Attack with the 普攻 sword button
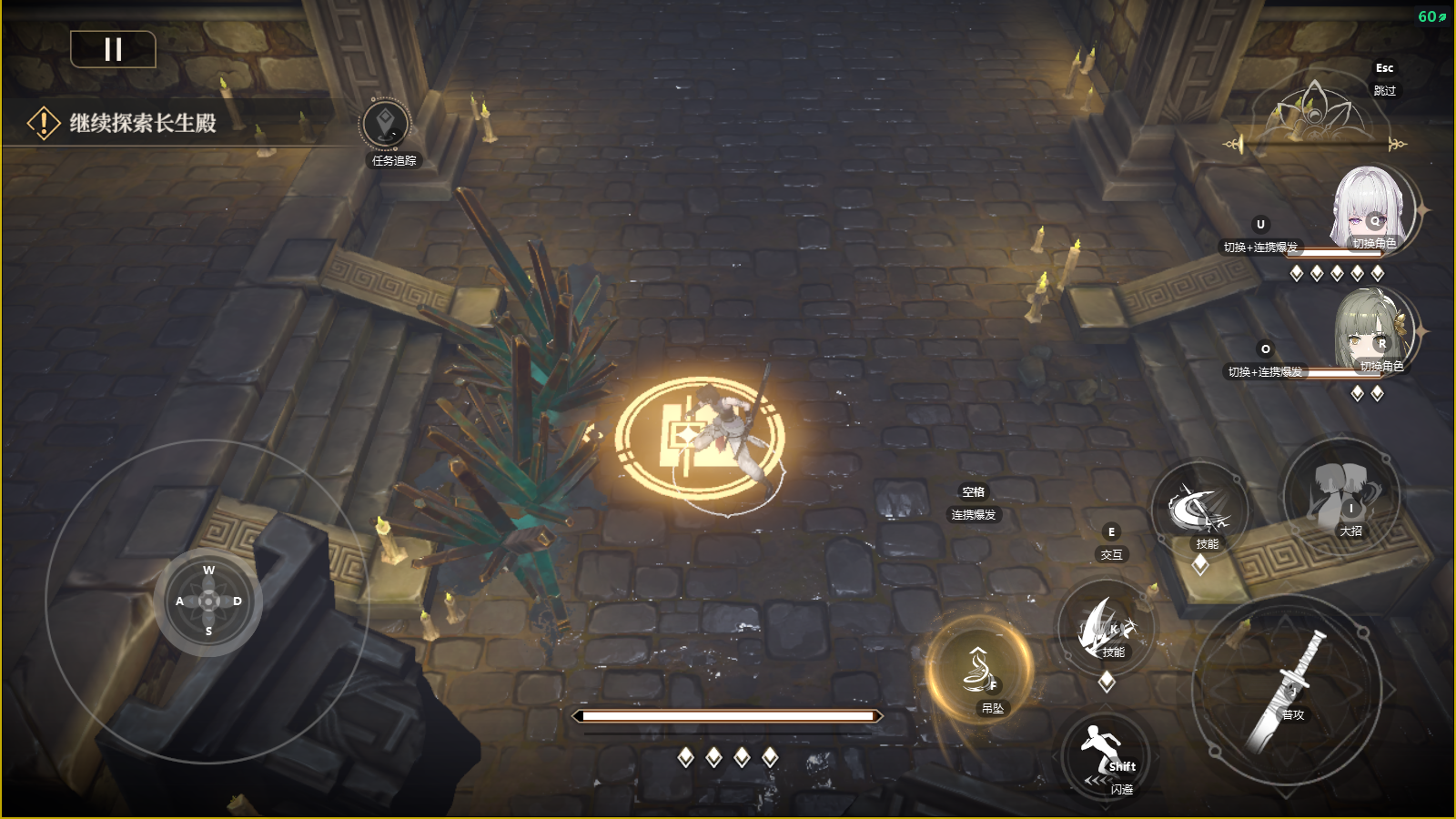Image resolution: width=1456 pixels, height=819 pixels. pos(1286,689)
